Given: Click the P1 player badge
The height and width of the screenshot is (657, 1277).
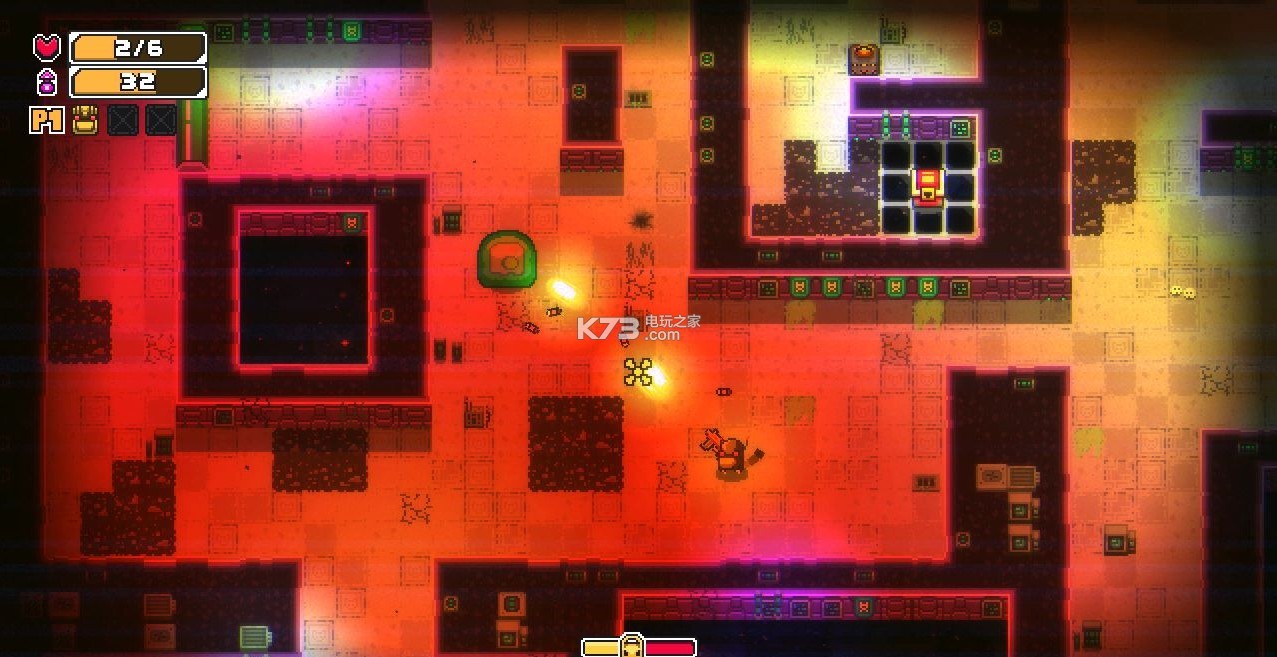Looking at the screenshot, I should [47, 121].
